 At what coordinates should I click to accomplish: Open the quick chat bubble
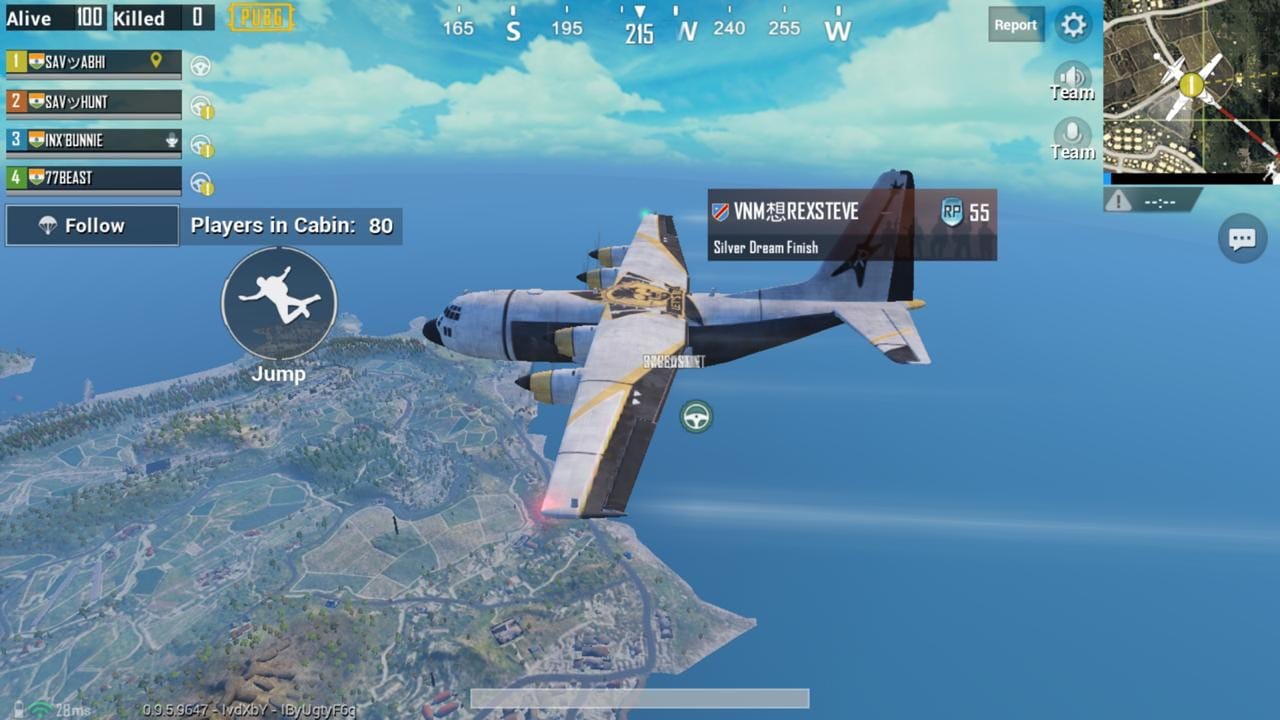coord(1242,239)
